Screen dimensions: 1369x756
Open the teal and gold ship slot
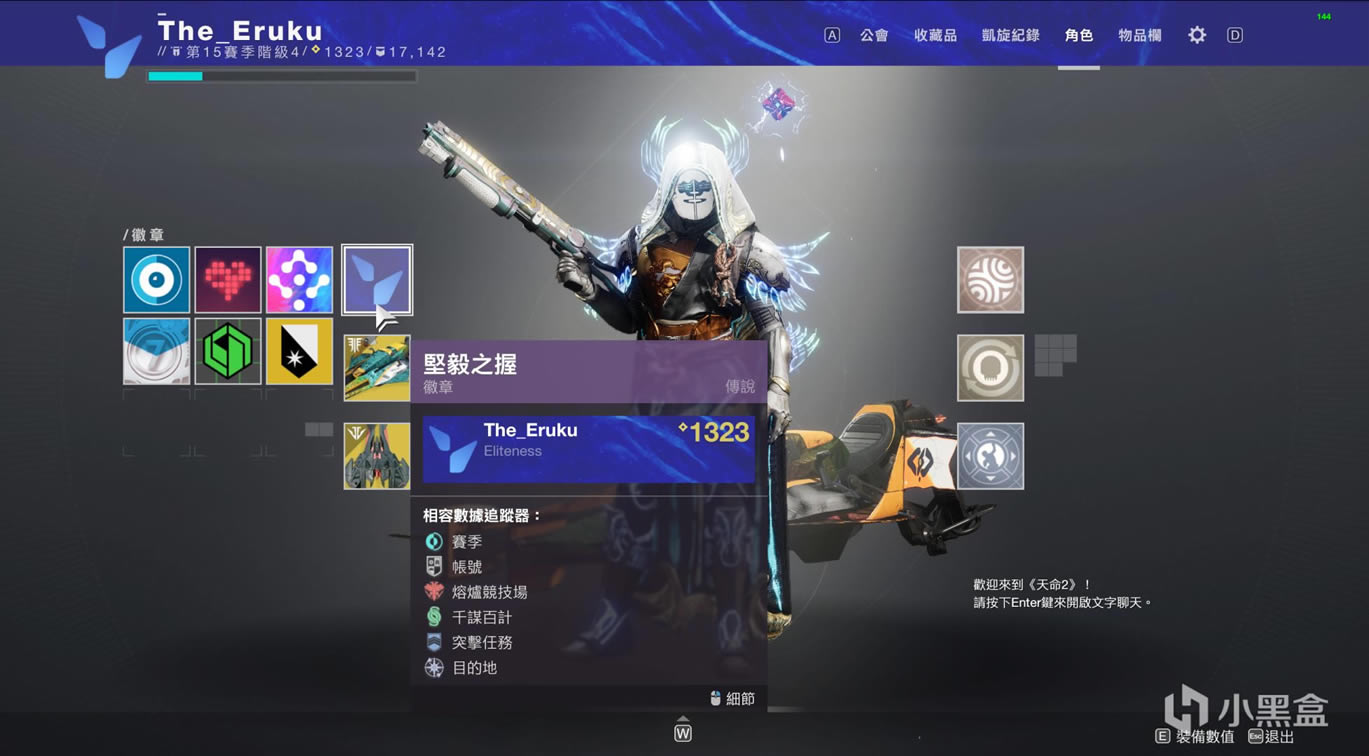pyautogui.click(x=377, y=368)
